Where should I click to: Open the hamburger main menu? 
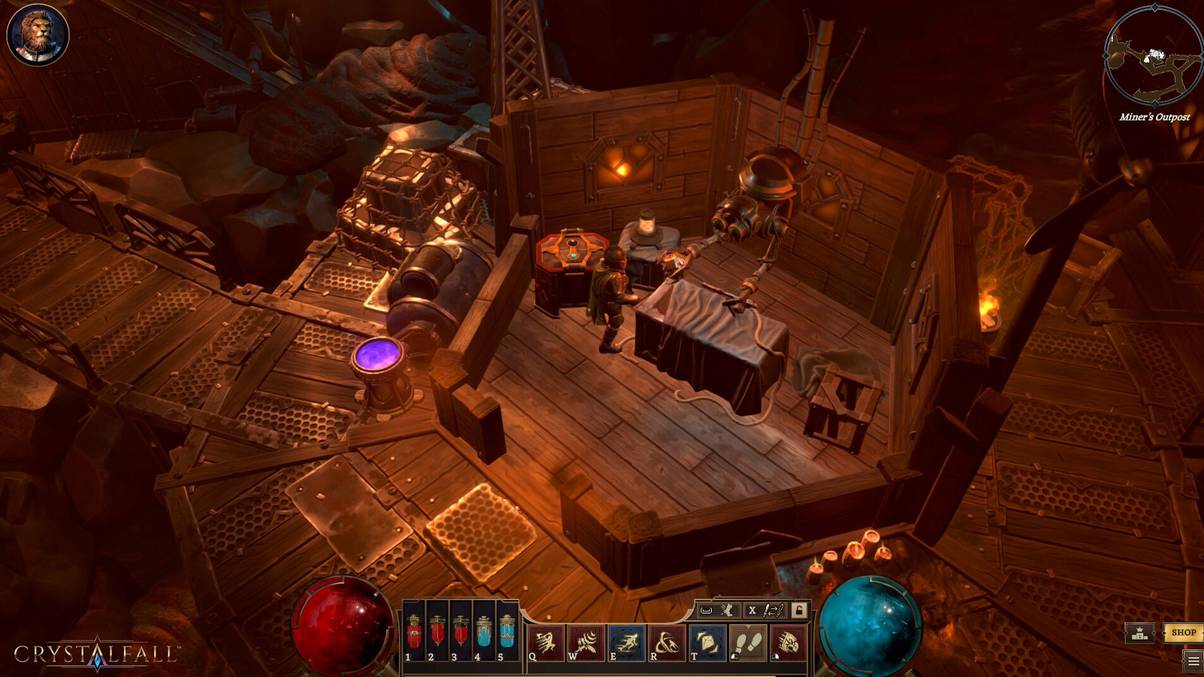(1192, 660)
